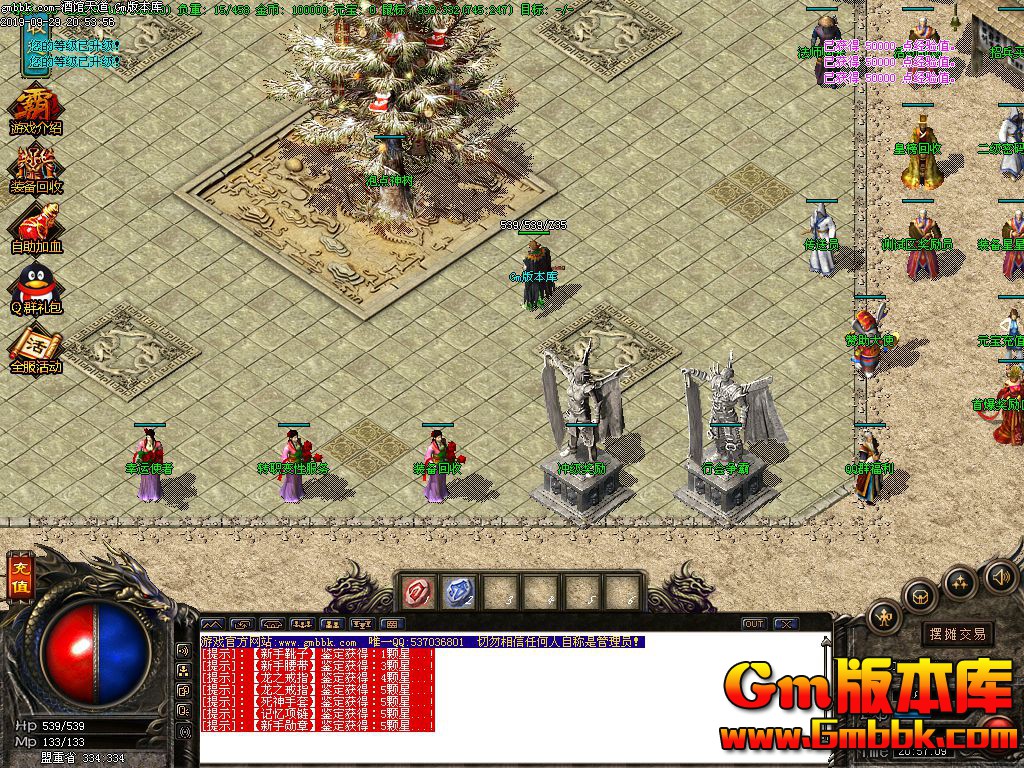Use the red item in hotbar slot 1
The height and width of the screenshot is (768, 1024).
coord(417,592)
